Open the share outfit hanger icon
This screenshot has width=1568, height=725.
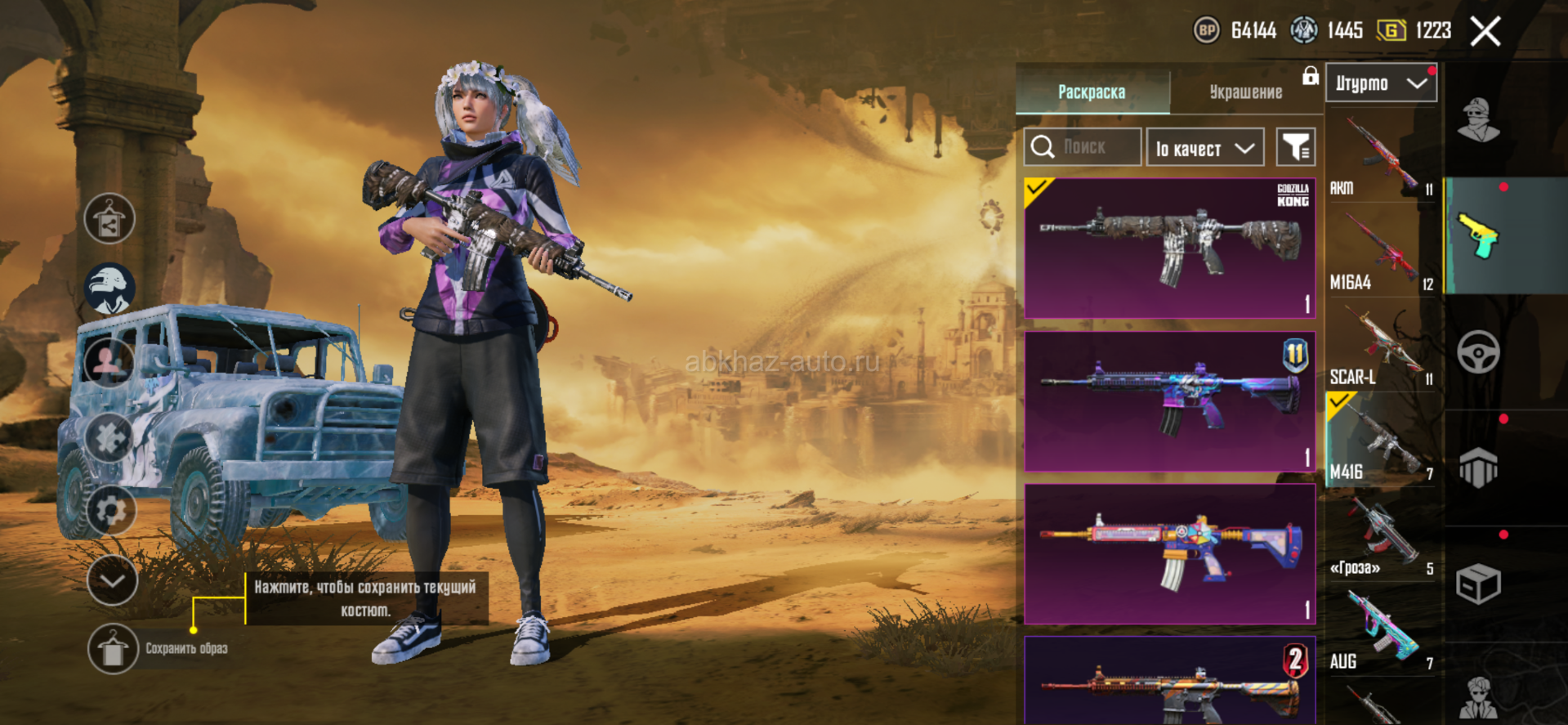[x=109, y=219]
